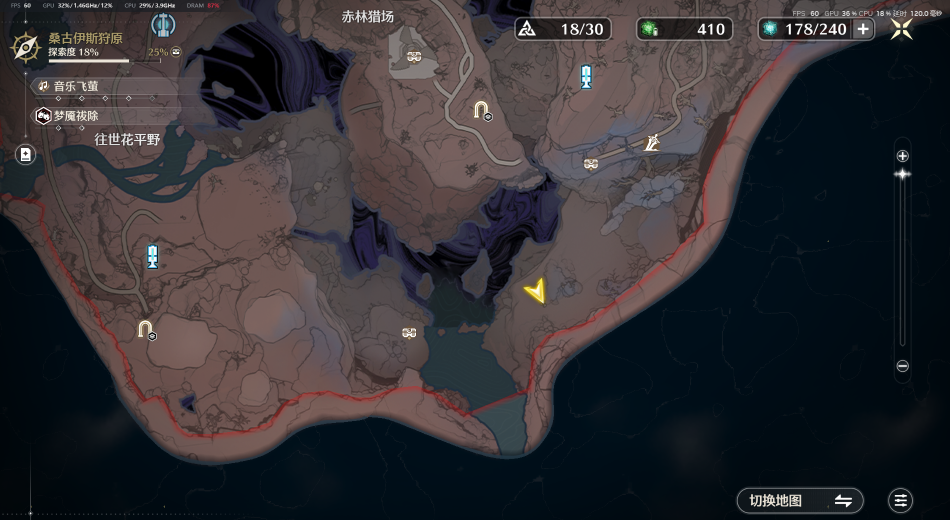The image size is (950, 520).
Task: Open the 梦魇祓除 progress tracker
Action: pyautogui.click(x=76, y=116)
